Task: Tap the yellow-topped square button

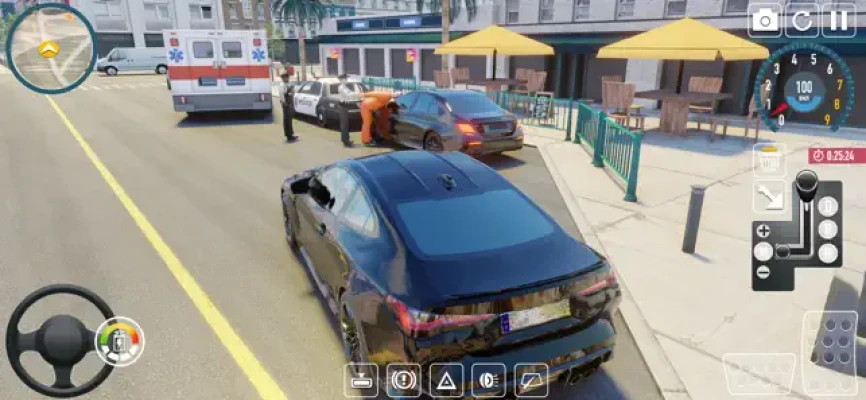Action: pyautogui.click(x=768, y=158)
